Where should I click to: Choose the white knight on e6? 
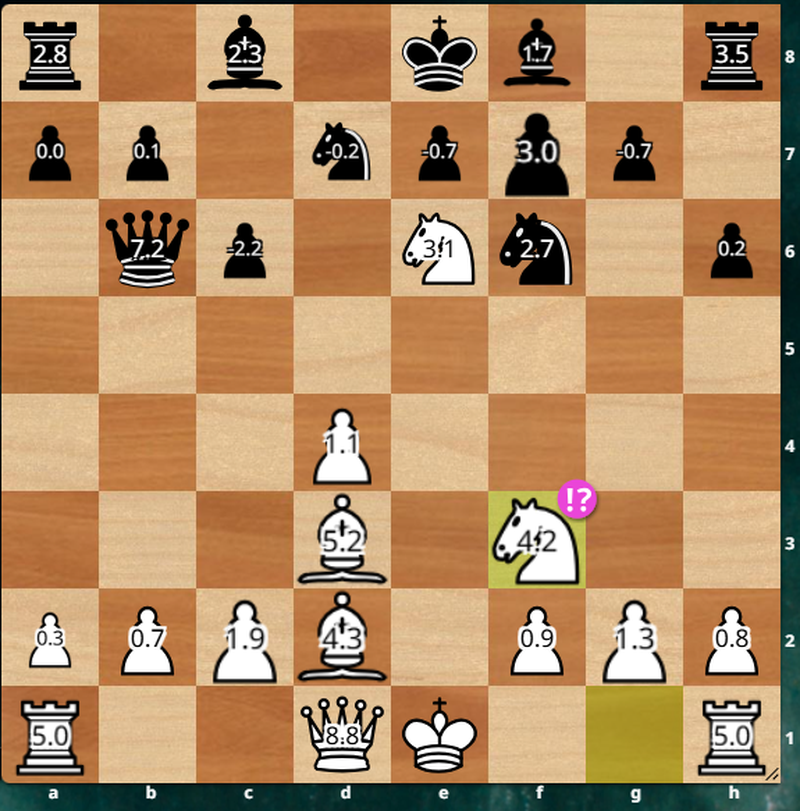[x=440, y=247]
